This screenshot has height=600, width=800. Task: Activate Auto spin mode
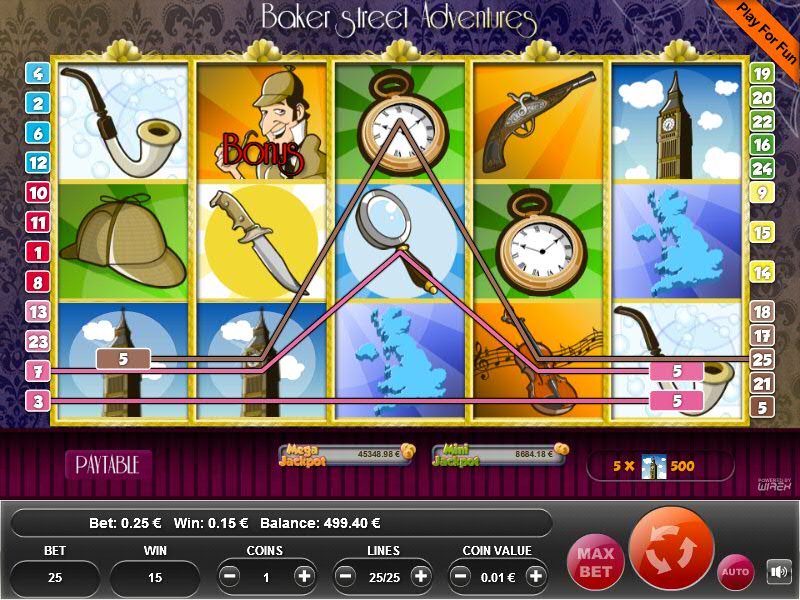735,572
